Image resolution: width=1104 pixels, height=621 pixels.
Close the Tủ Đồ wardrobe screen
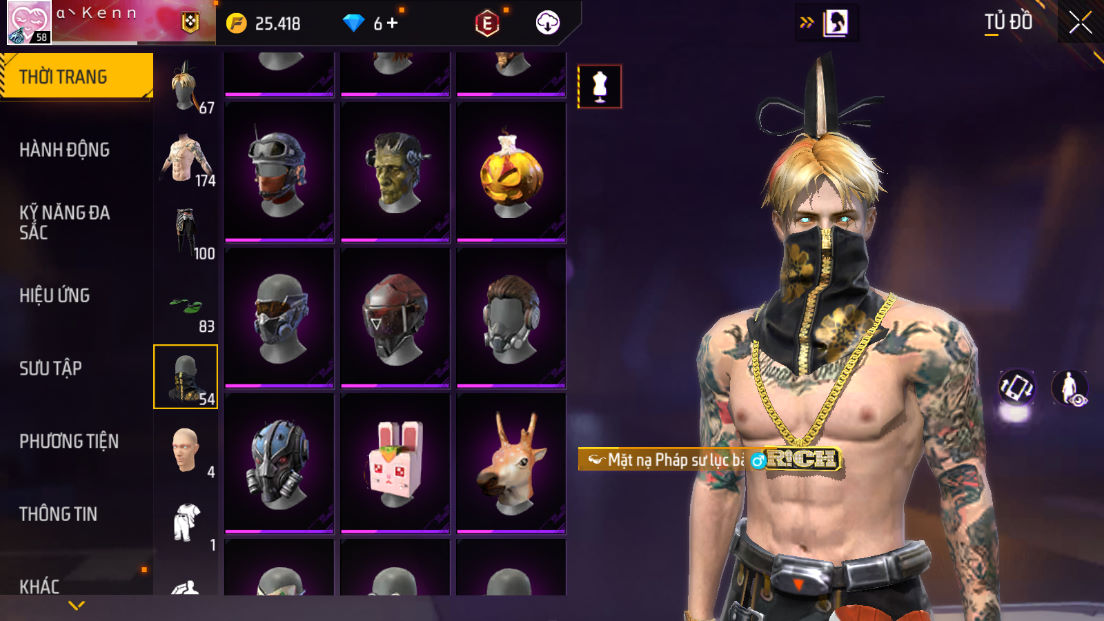click(x=1080, y=23)
